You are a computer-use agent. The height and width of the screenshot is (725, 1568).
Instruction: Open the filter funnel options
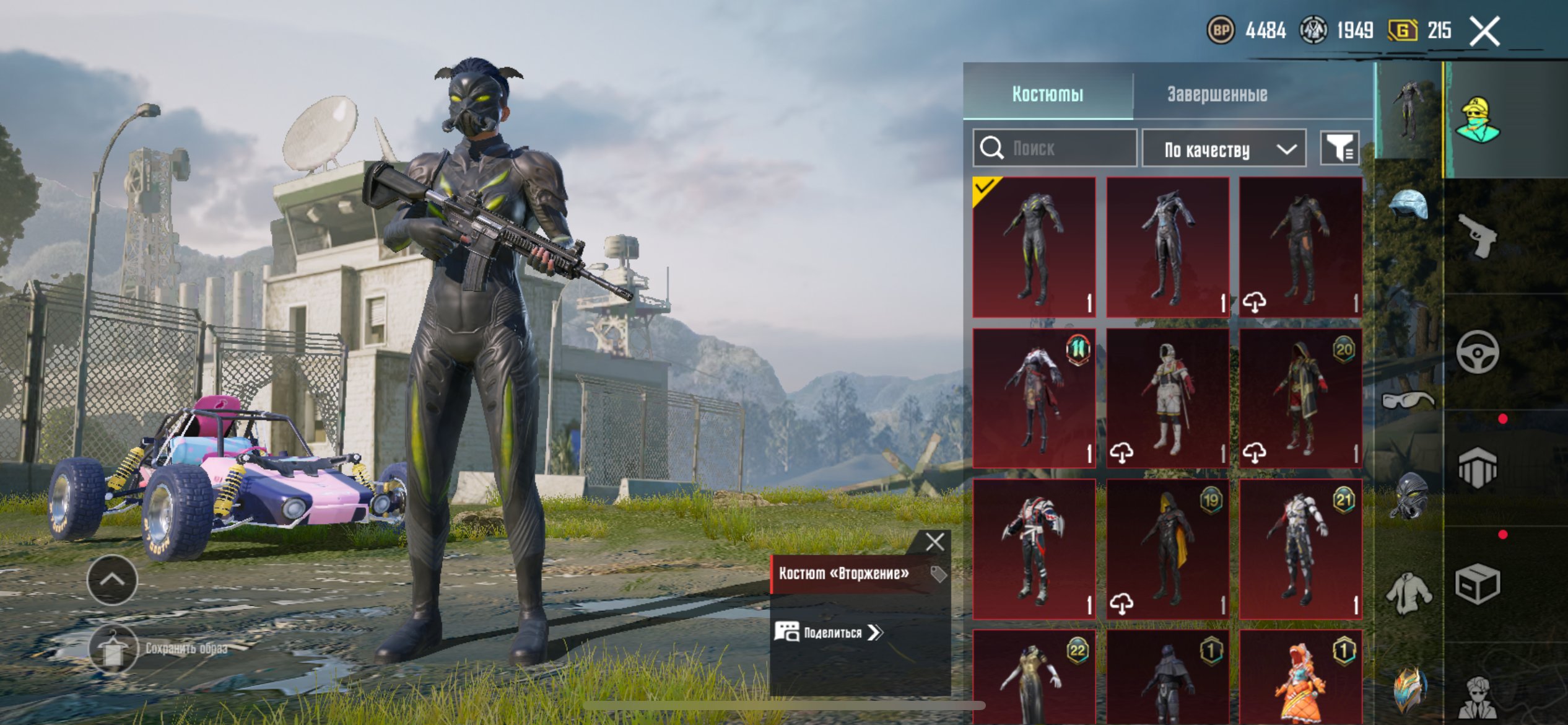point(1339,149)
